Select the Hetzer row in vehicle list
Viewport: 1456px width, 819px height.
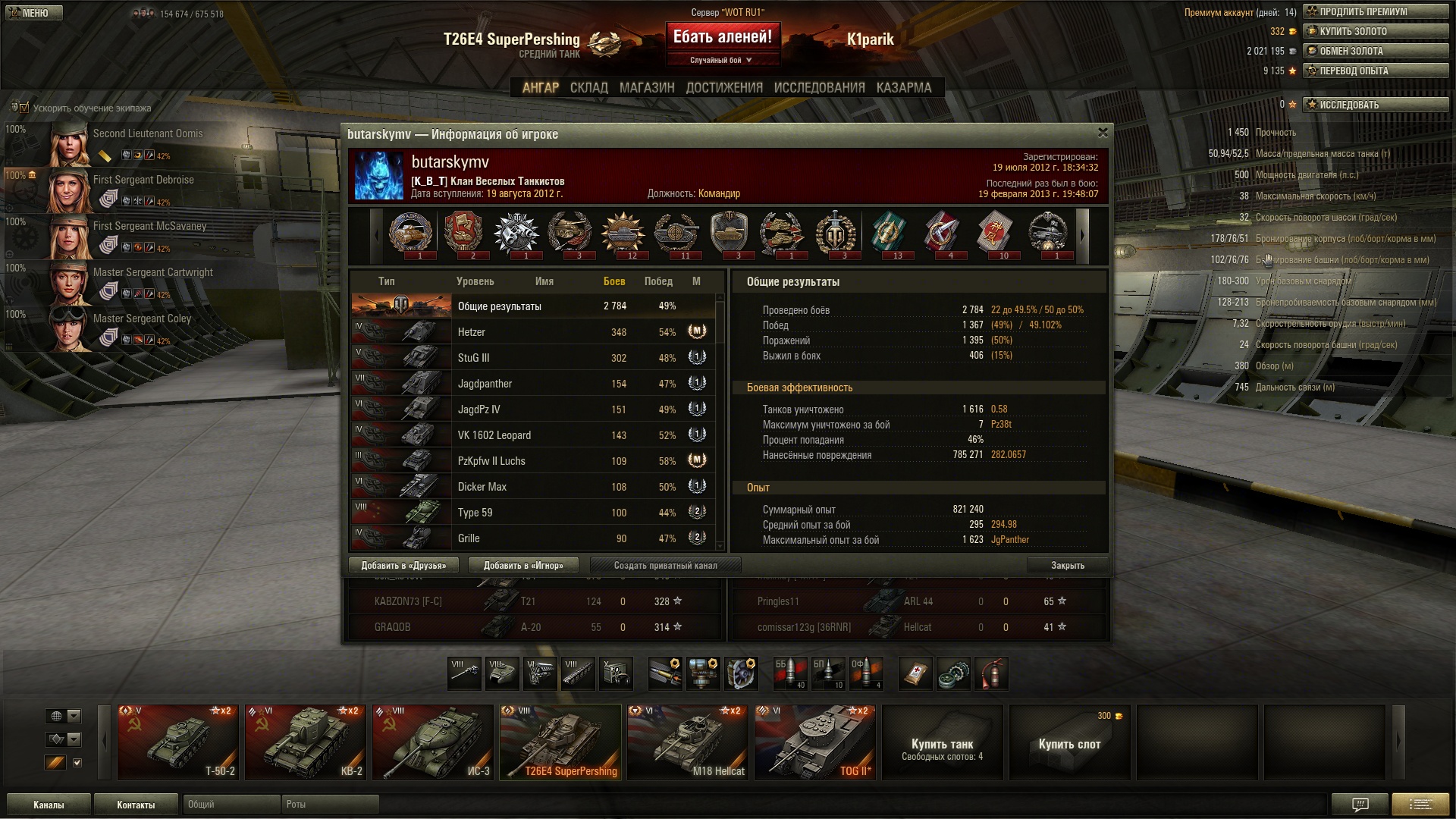pyautogui.click(x=531, y=332)
